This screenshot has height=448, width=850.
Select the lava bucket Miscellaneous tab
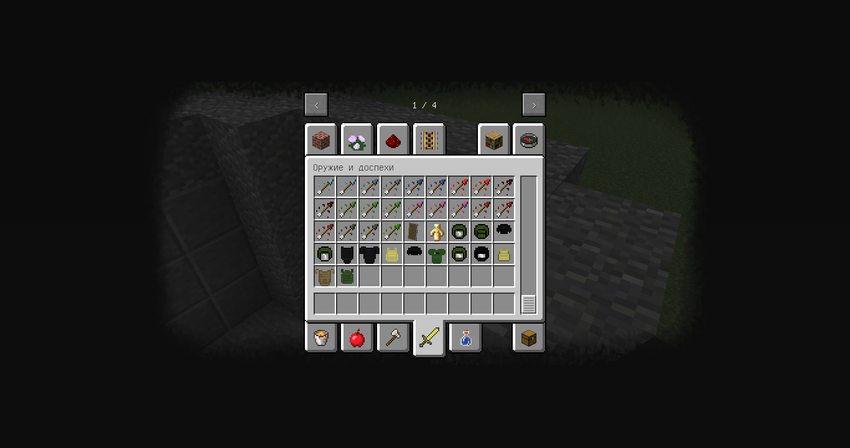pyautogui.click(x=320, y=338)
